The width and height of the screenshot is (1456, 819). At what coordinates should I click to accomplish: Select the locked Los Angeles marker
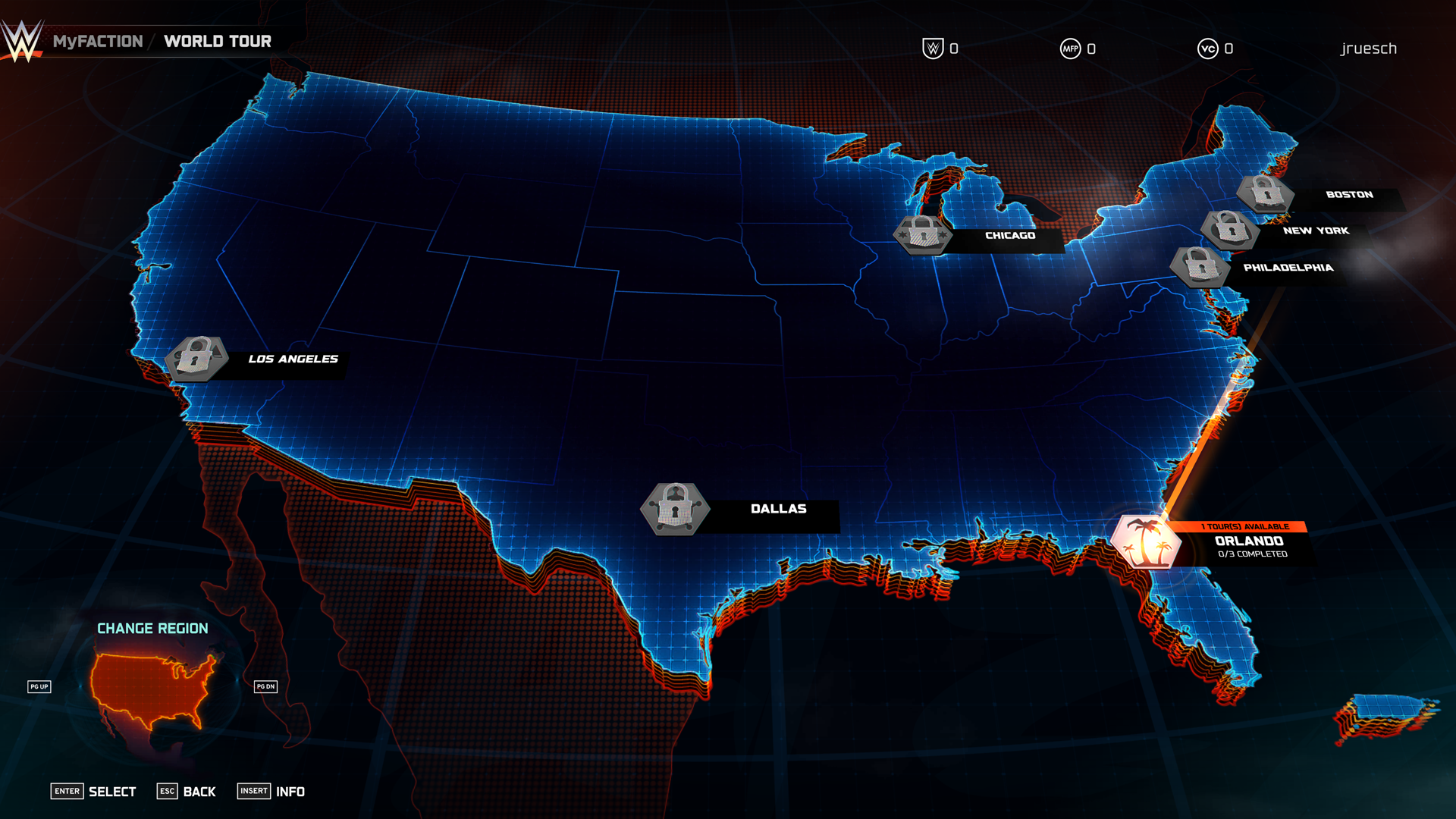(197, 358)
